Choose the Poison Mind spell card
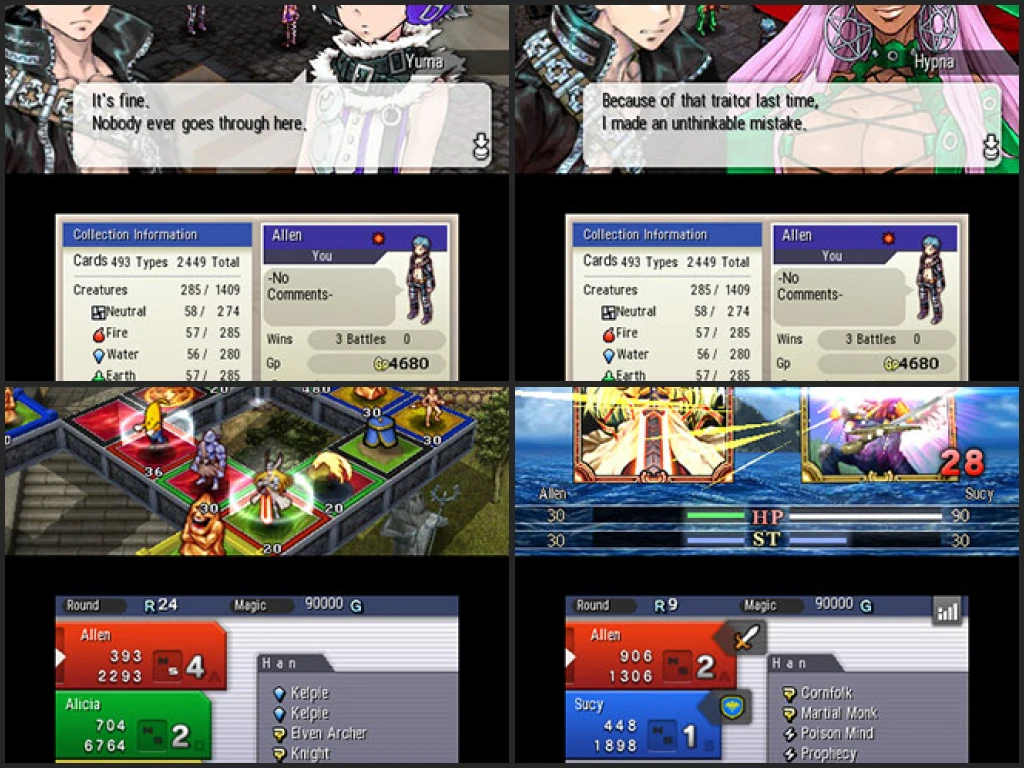Image resolution: width=1024 pixels, height=768 pixels. pyautogui.click(x=836, y=733)
